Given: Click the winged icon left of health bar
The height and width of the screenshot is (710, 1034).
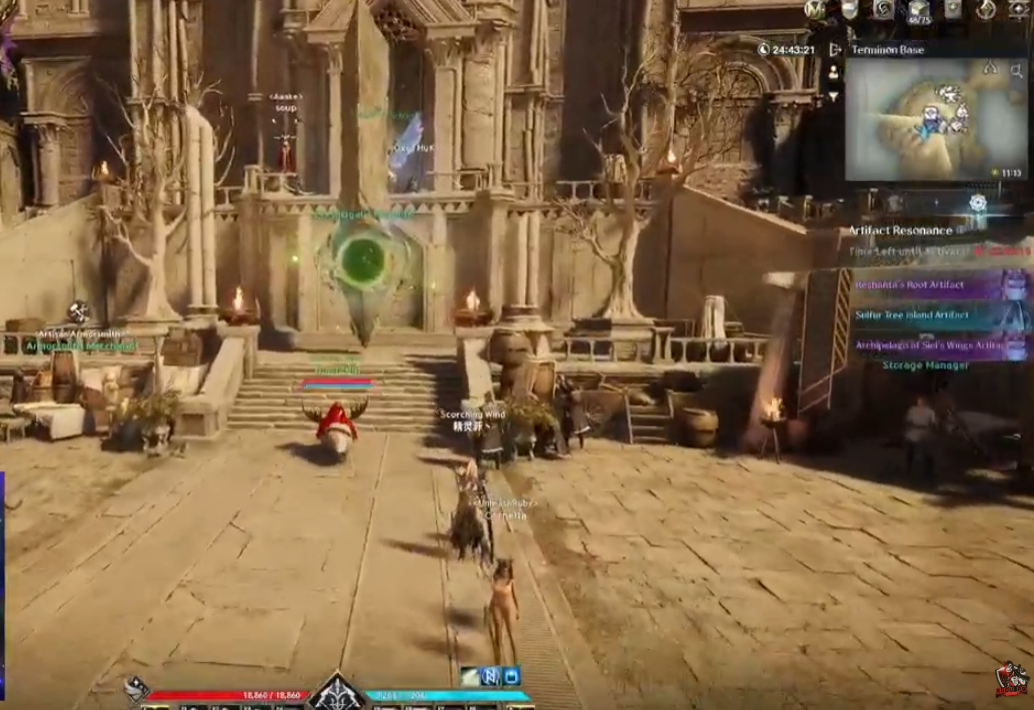Looking at the screenshot, I should pos(137,688).
